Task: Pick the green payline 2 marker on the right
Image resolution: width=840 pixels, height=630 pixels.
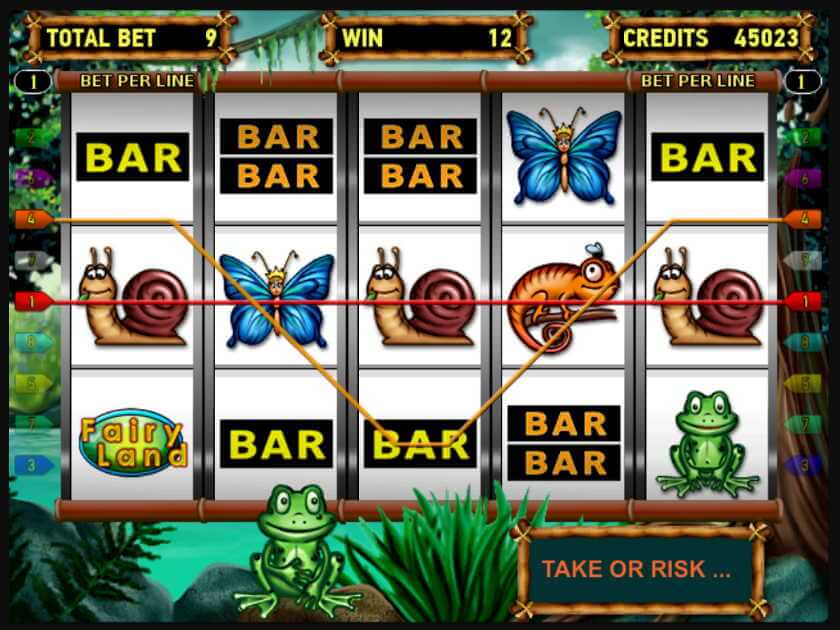Action: [x=804, y=137]
